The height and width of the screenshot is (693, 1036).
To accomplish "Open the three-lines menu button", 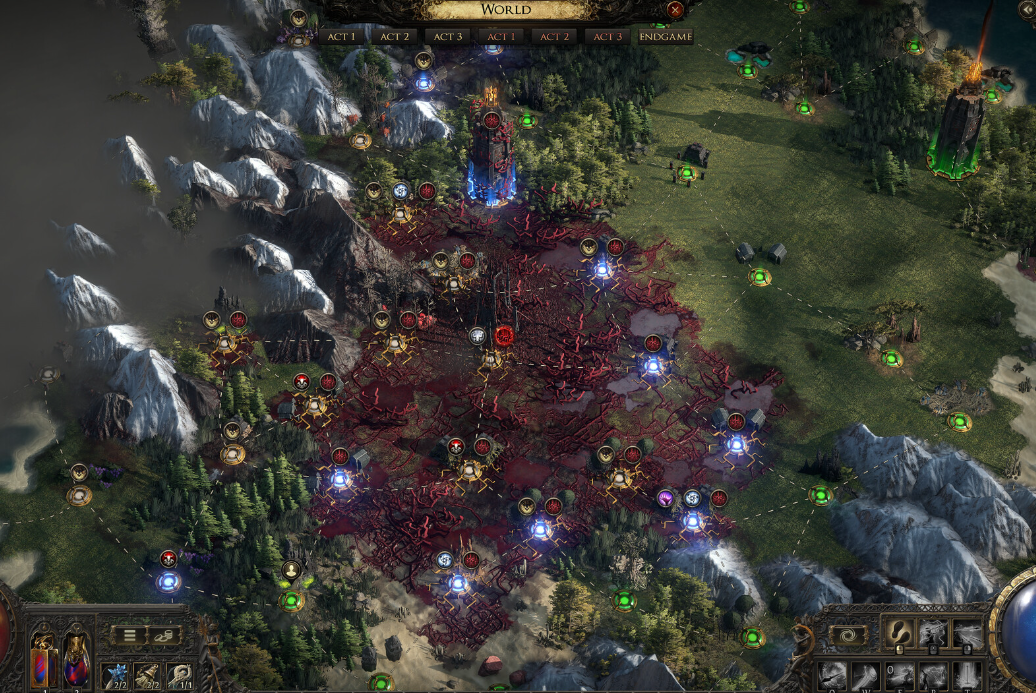I will [x=129, y=634].
